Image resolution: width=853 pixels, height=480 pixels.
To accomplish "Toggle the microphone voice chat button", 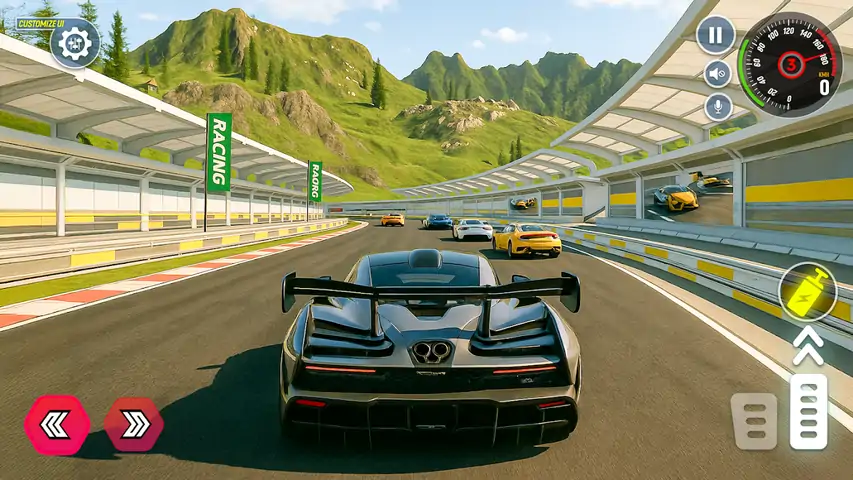I will 717,107.
